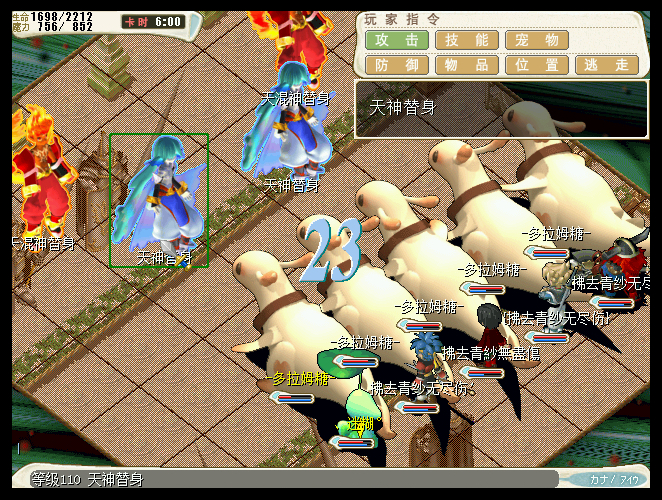Open the 技能 skills command

point(467,40)
